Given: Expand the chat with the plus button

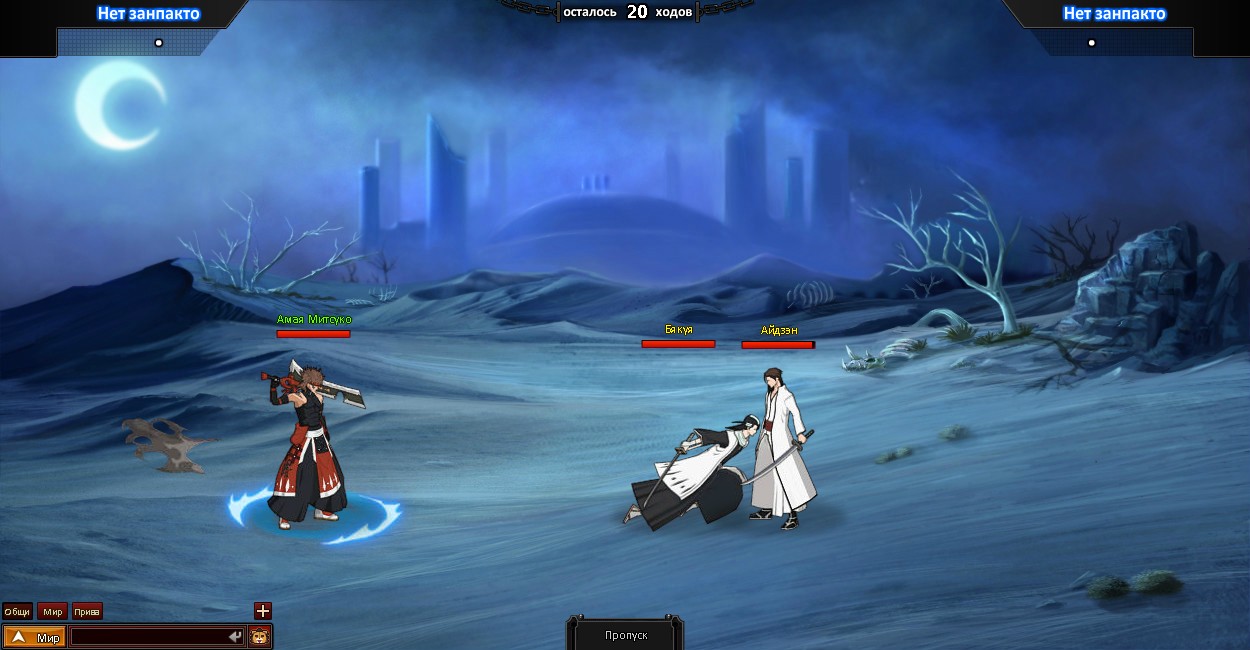Looking at the screenshot, I should [263, 610].
